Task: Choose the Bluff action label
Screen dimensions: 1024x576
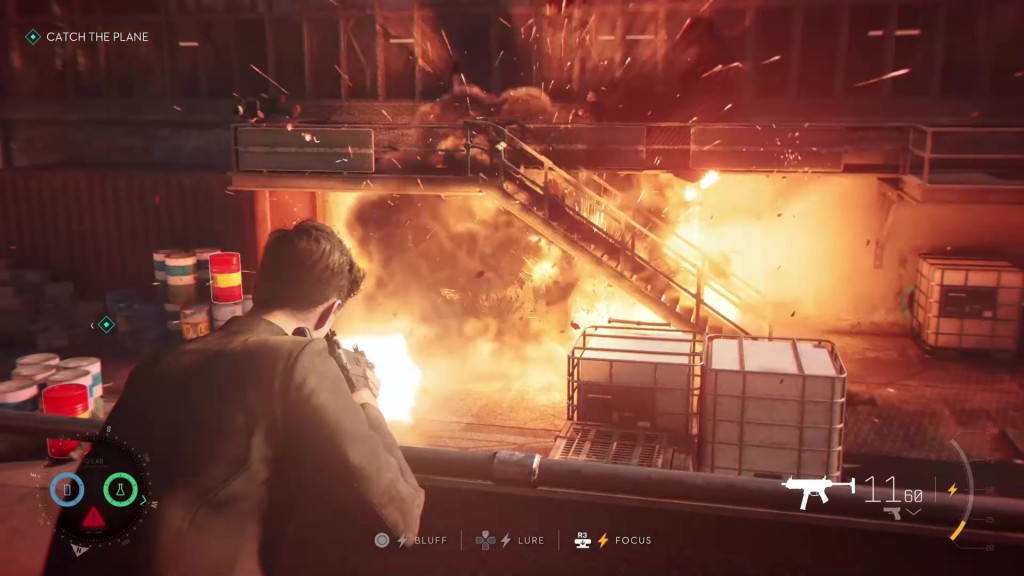Action: point(428,540)
